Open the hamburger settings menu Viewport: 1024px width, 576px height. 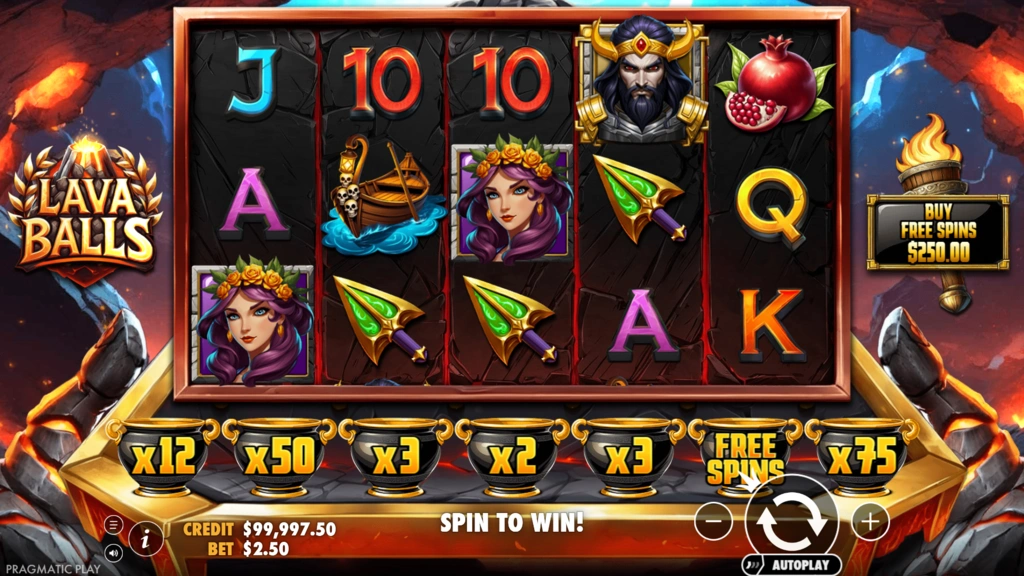pos(113,524)
